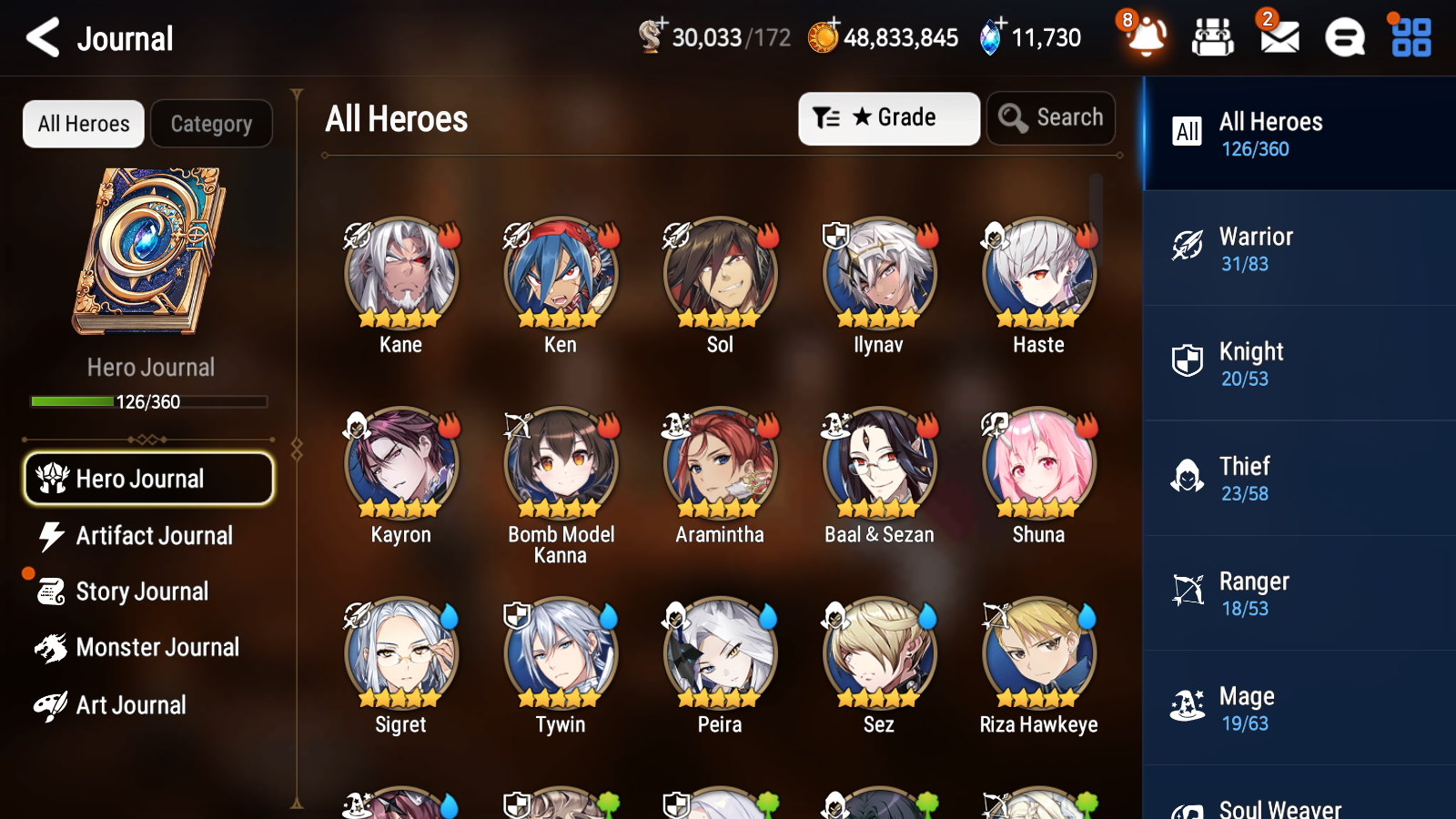This screenshot has height=819, width=1456.
Task: Go back using the Journal back arrow
Action: [40, 37]
